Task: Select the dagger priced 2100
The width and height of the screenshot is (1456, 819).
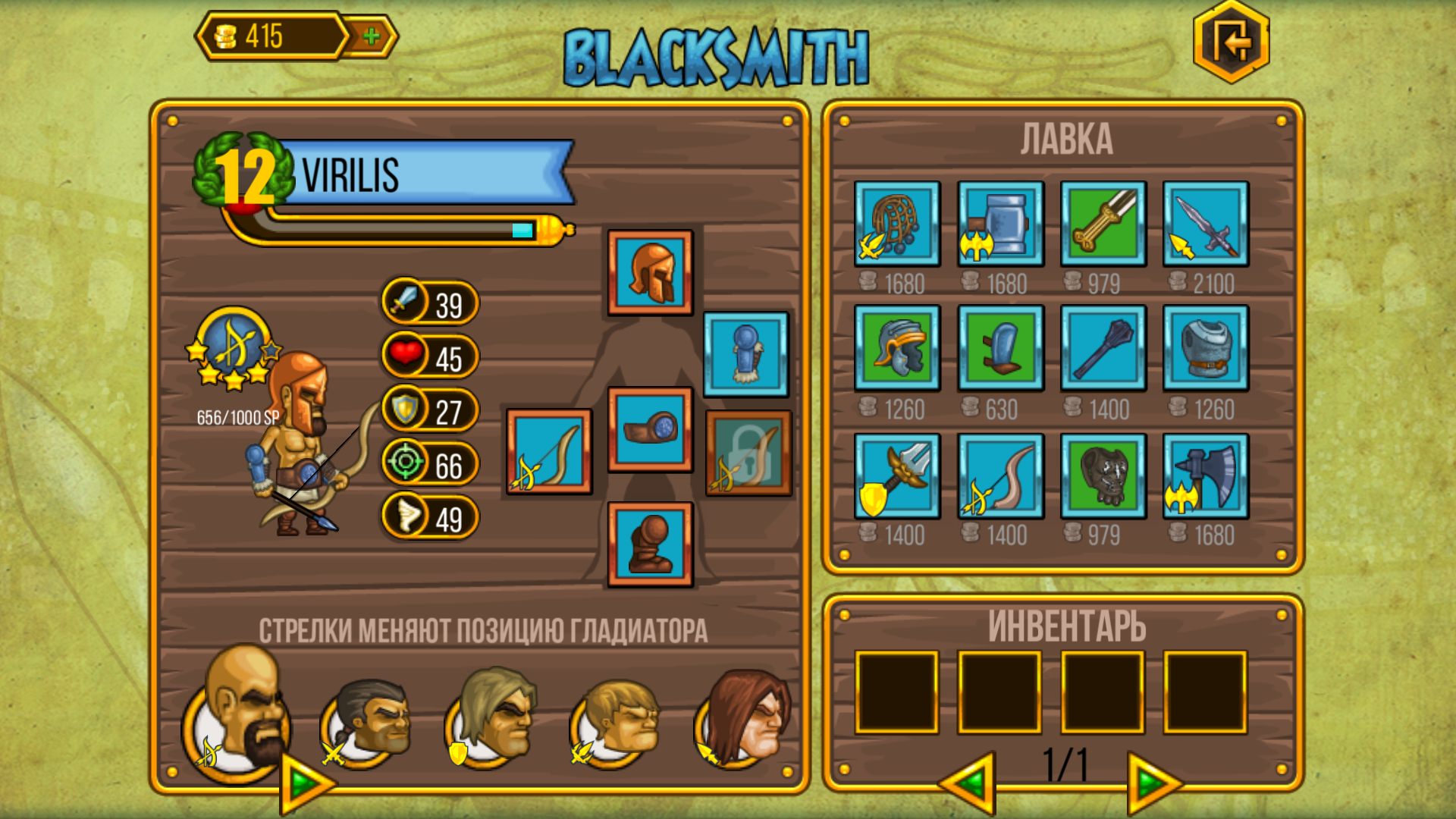Action: point(1204,225)
